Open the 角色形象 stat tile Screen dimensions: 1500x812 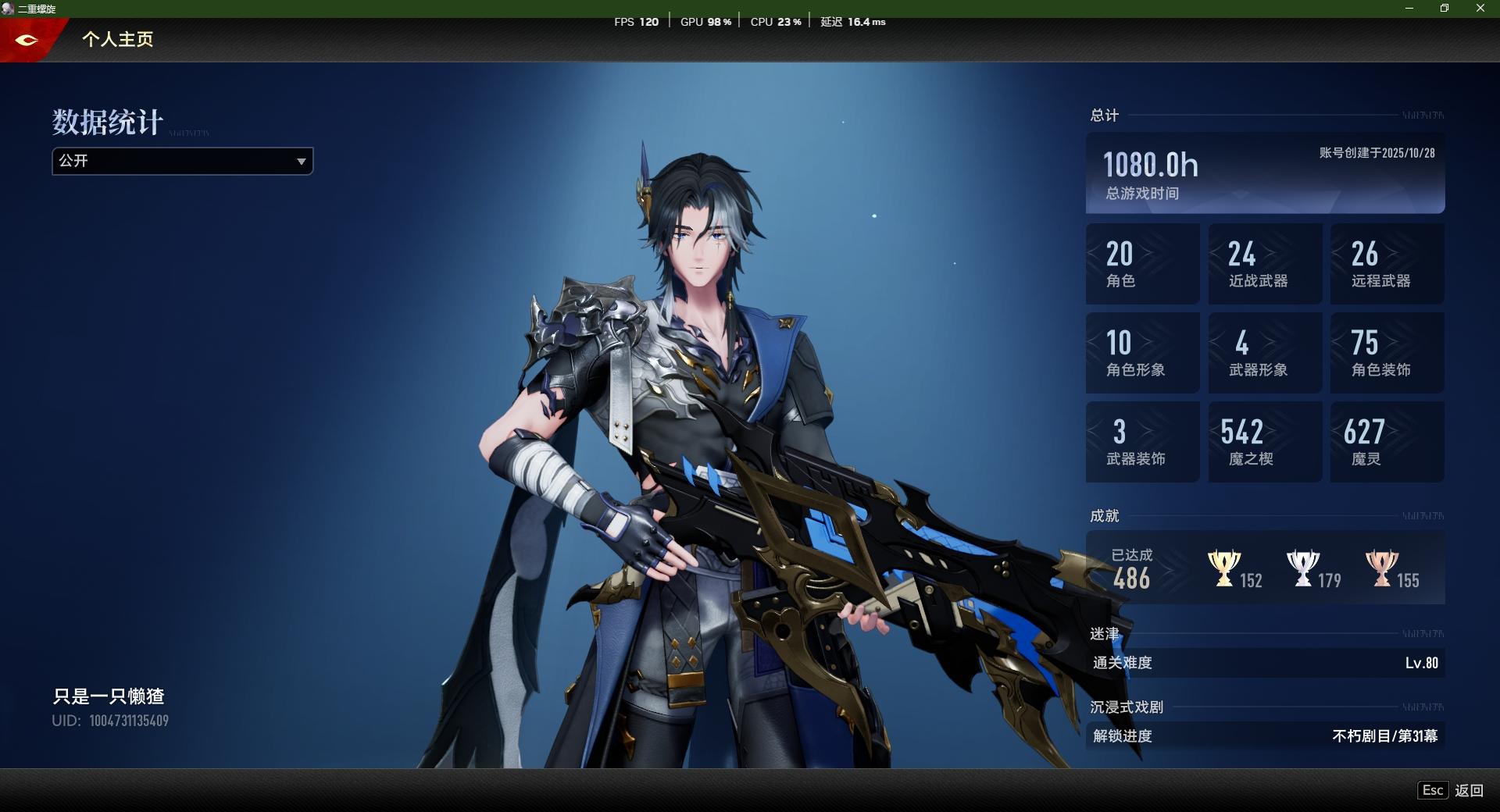(x=1142, y=353)
